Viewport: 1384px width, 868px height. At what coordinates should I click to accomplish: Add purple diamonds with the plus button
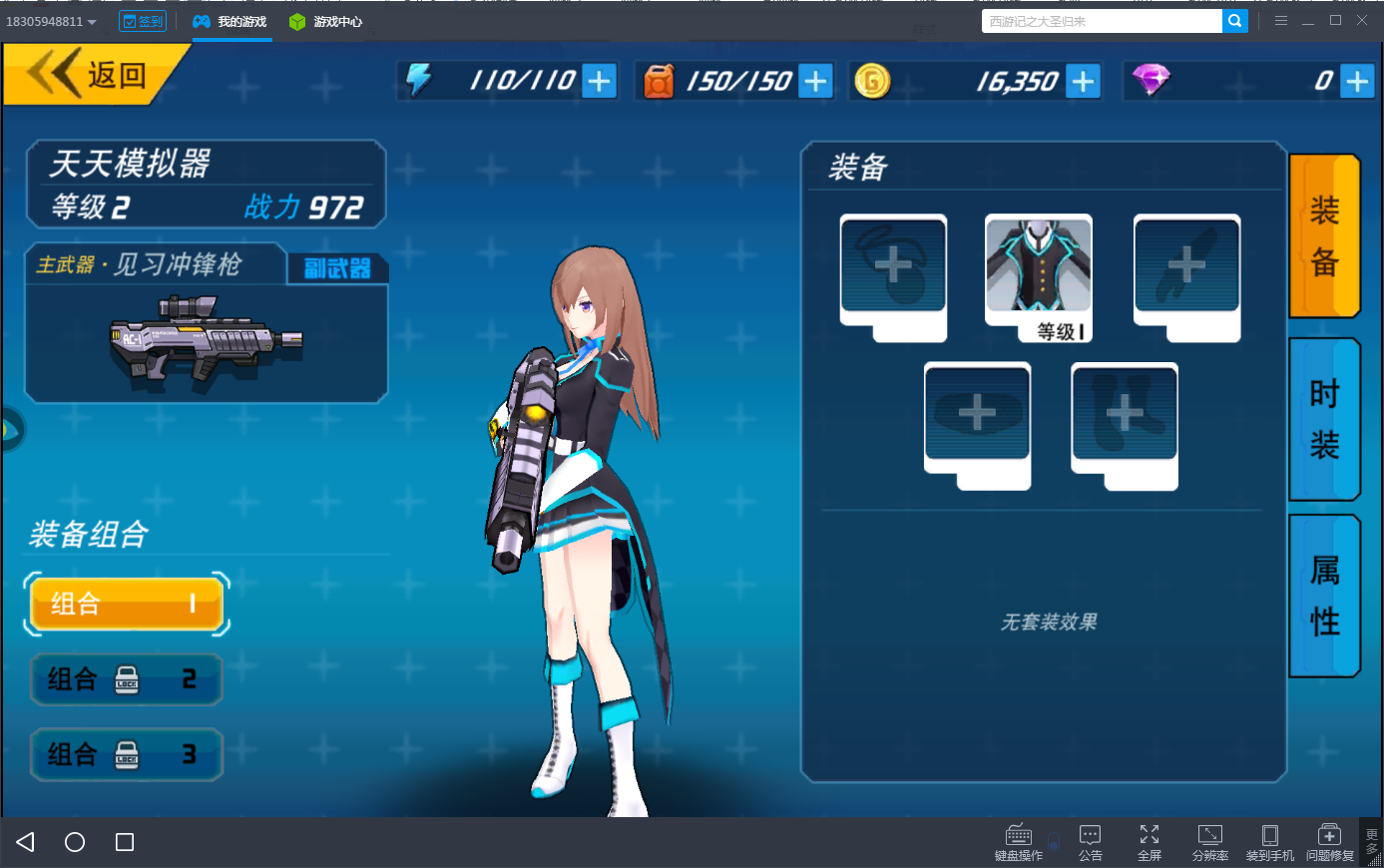click(x=1356, y=81)
